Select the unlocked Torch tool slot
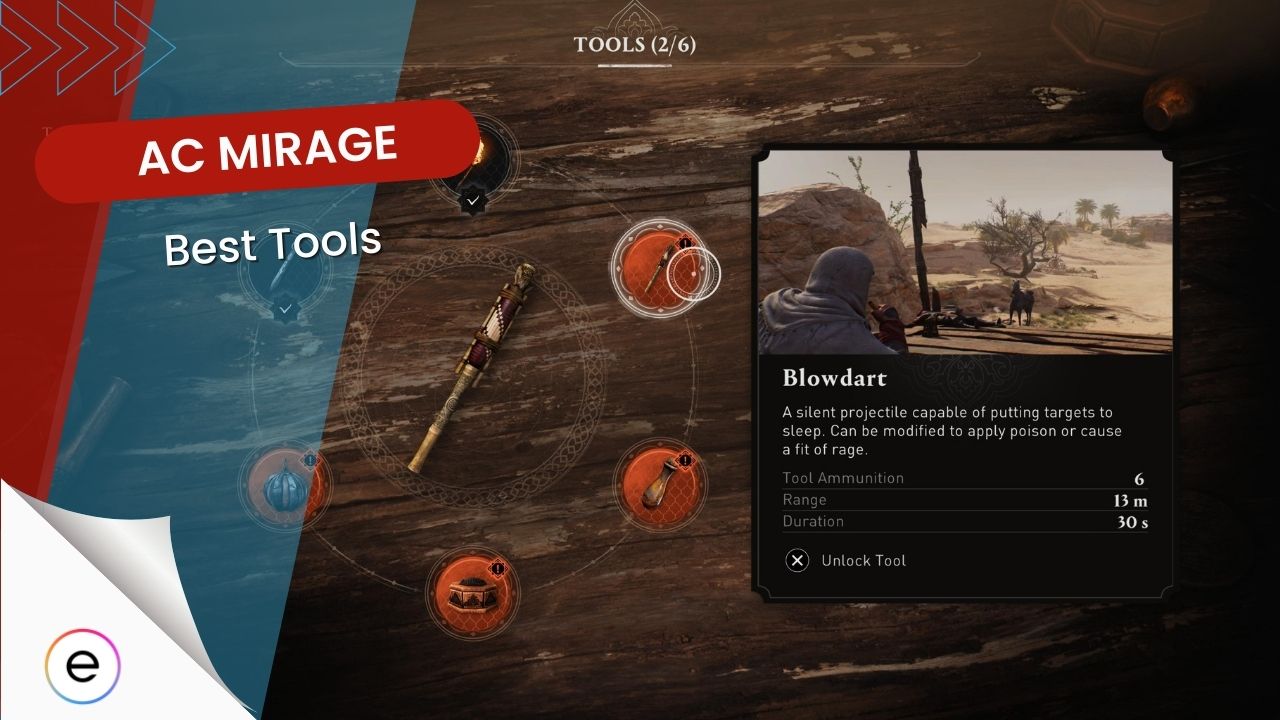 (x=473, y=156)
